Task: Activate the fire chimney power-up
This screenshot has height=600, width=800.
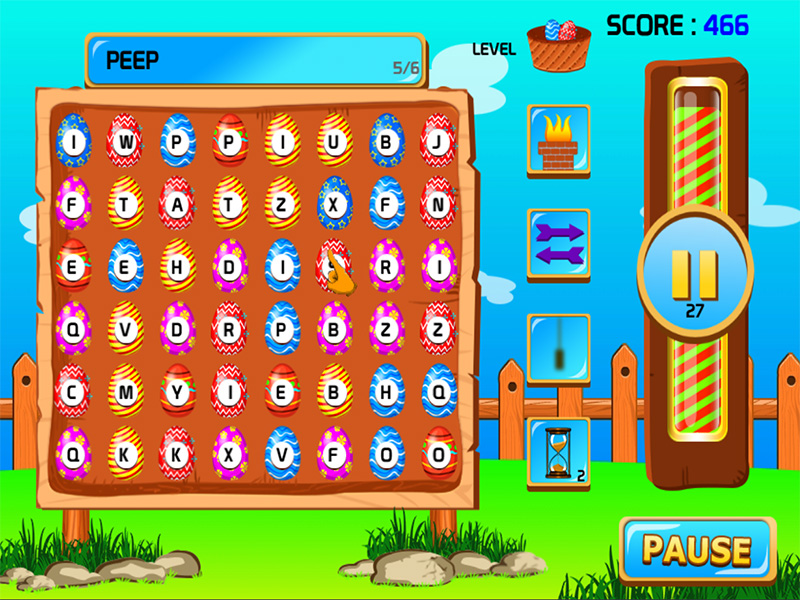Action: click(558, 141)
